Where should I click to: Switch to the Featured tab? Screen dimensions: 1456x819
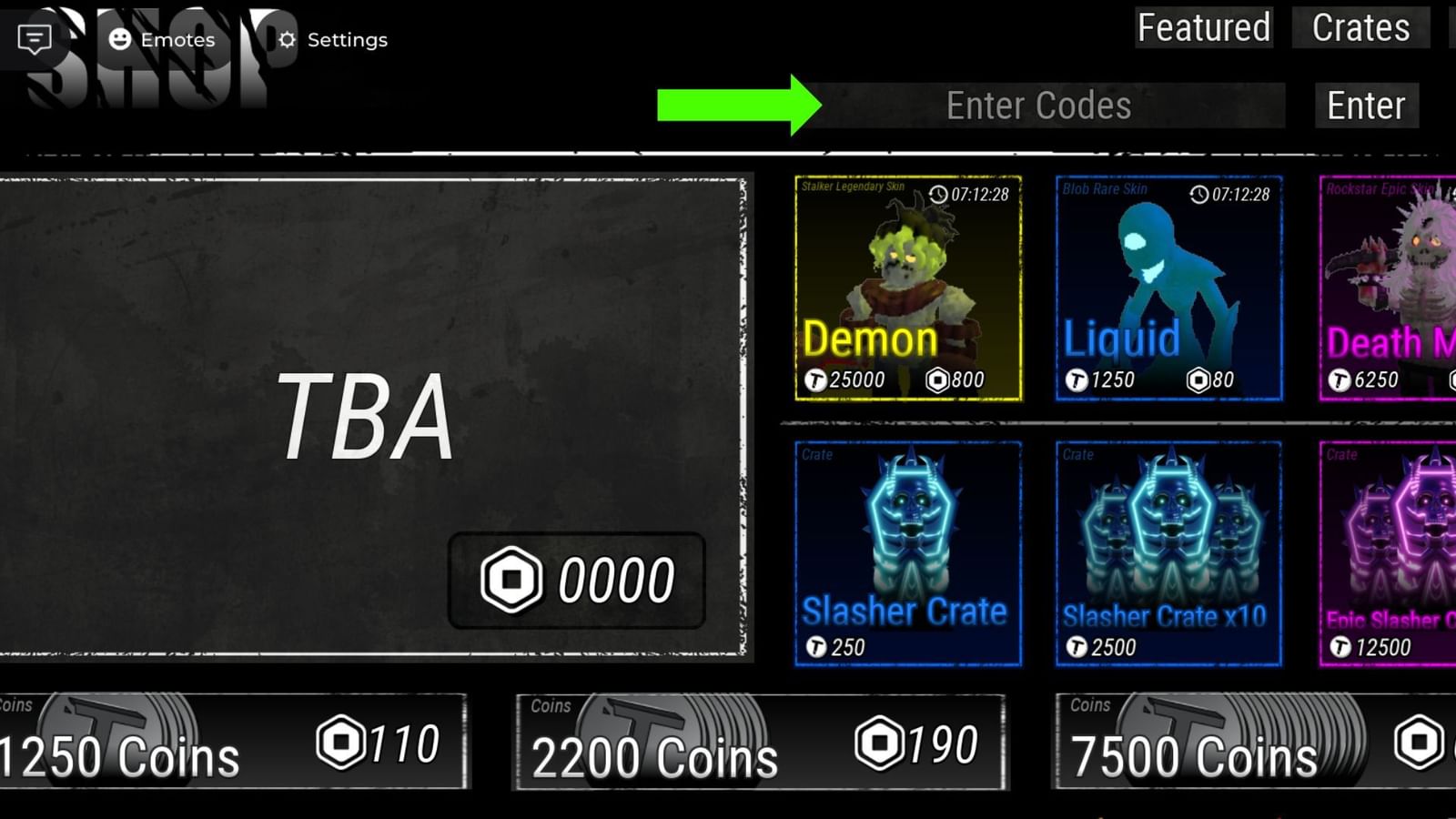tap(1203, 28)
